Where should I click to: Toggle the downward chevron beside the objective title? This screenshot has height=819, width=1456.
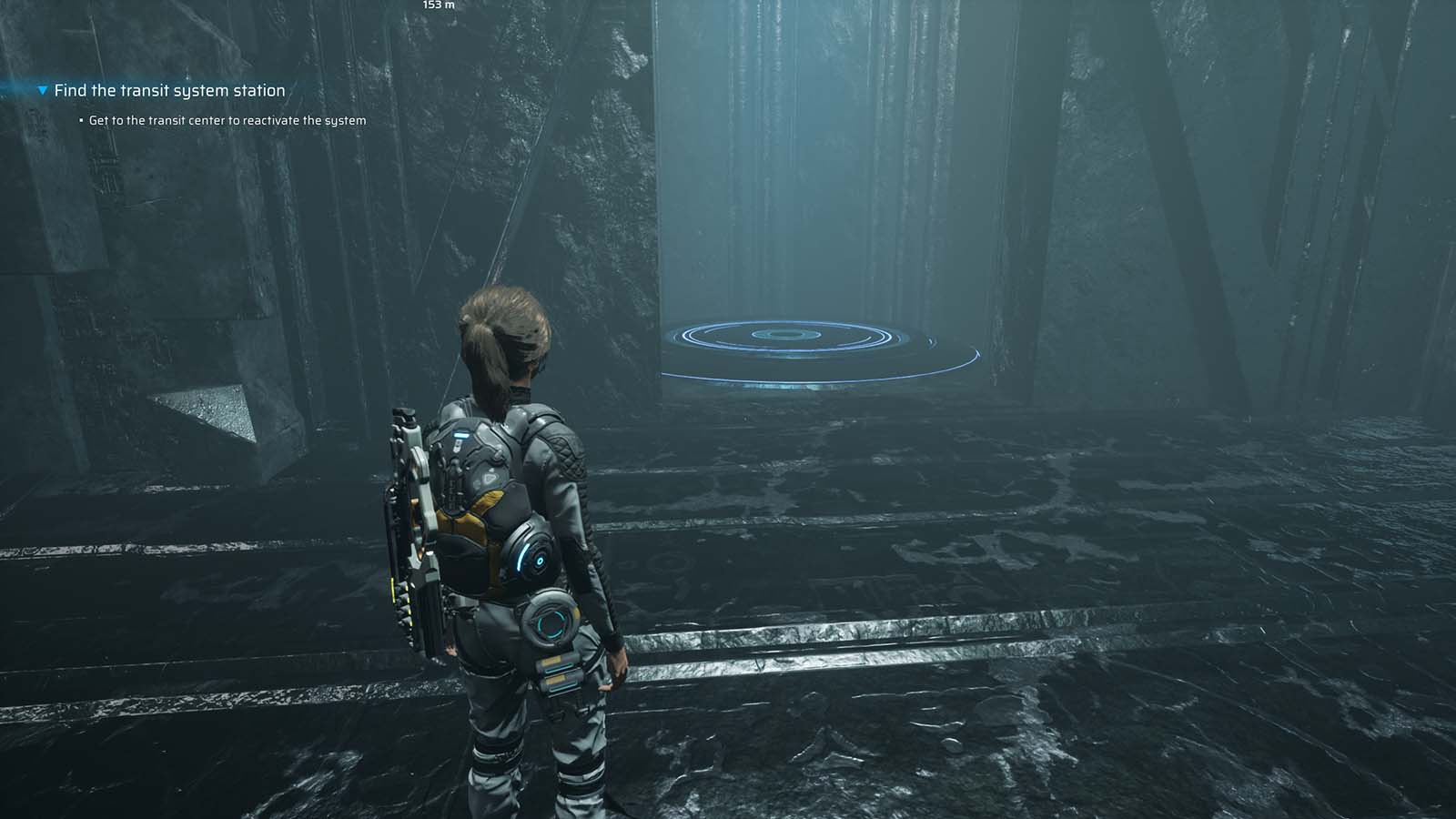coord(43,90)
